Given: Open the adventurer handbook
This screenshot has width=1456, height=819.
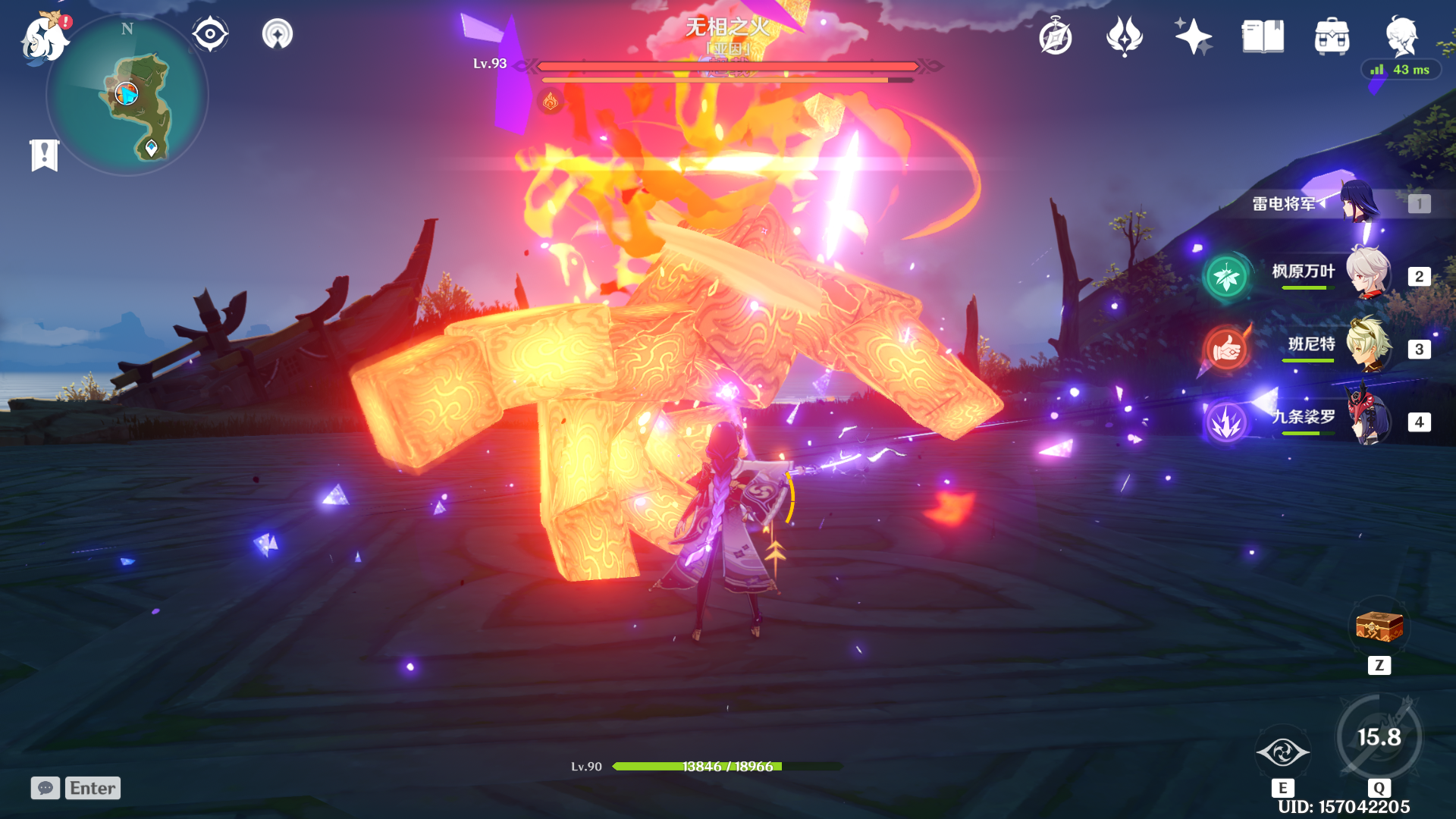Looking at the screenshot, I should [x=1263, y=36].
